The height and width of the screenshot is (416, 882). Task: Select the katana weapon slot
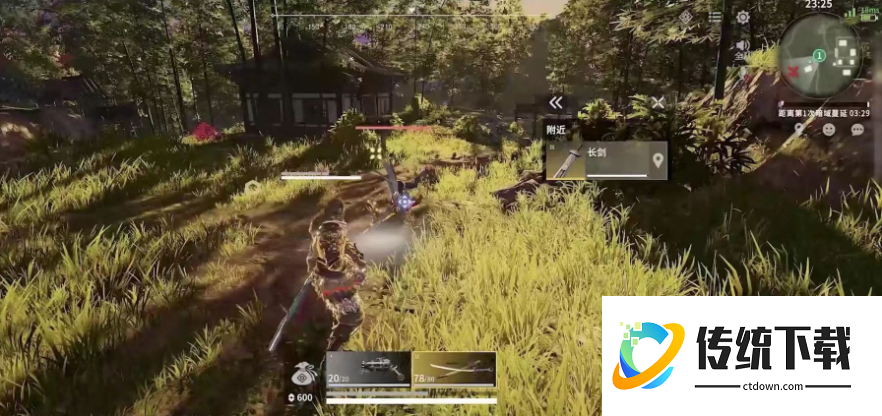(x=454, y=368)
